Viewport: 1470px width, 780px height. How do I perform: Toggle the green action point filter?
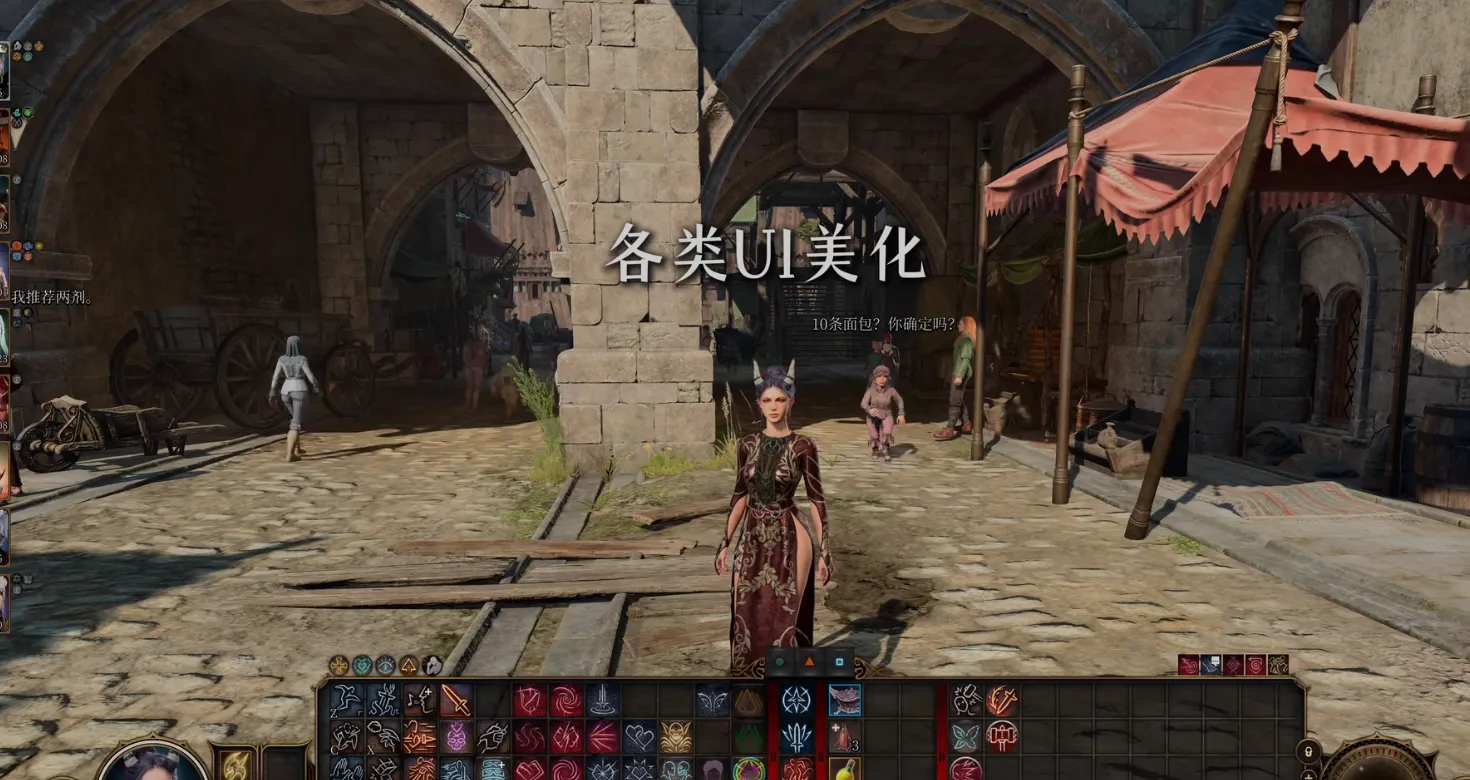[778, 662]
